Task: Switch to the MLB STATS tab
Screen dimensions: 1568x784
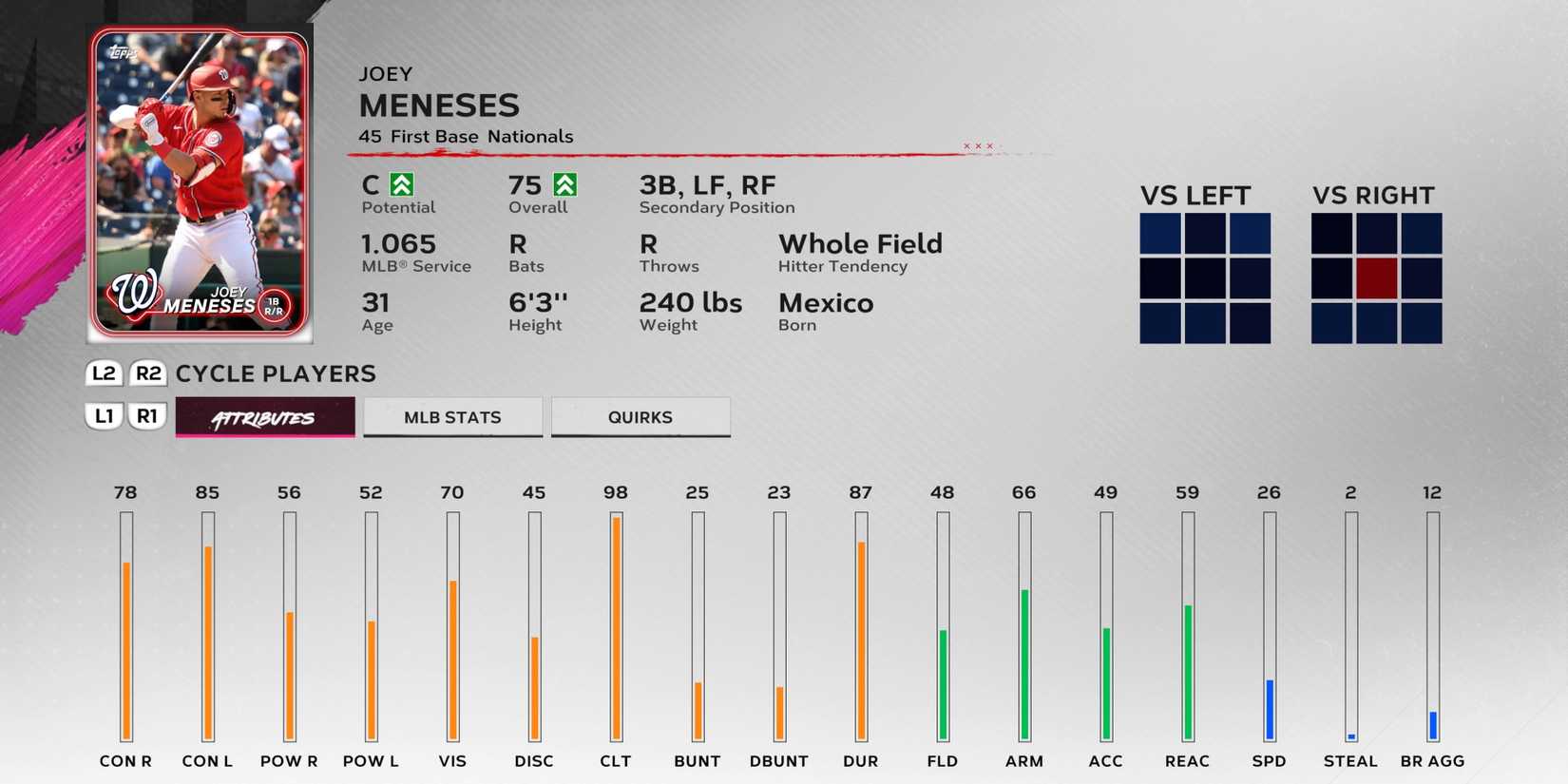Action: (452, 416)
